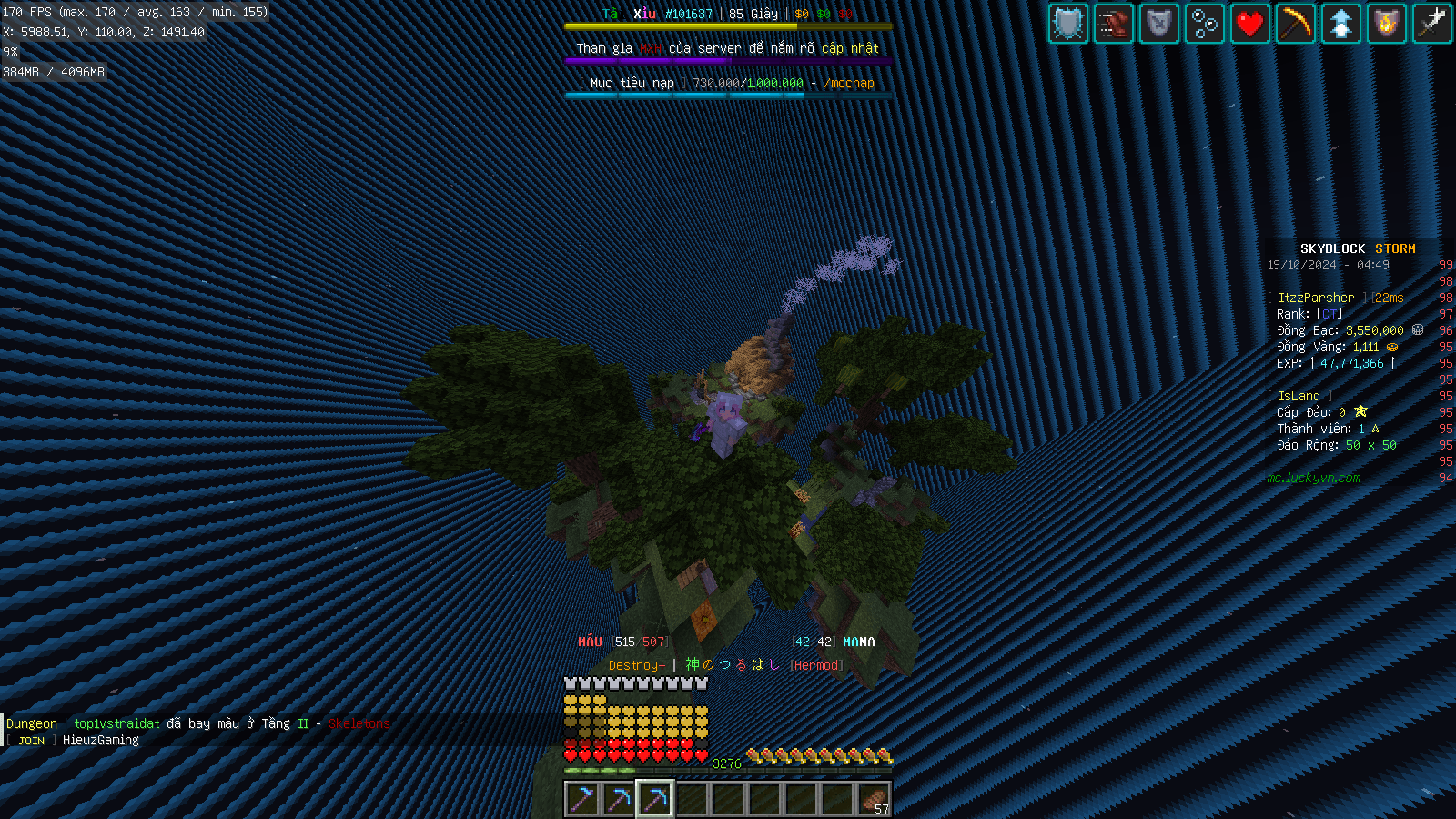Click the leather boots effect icon

pos(1113,25)
